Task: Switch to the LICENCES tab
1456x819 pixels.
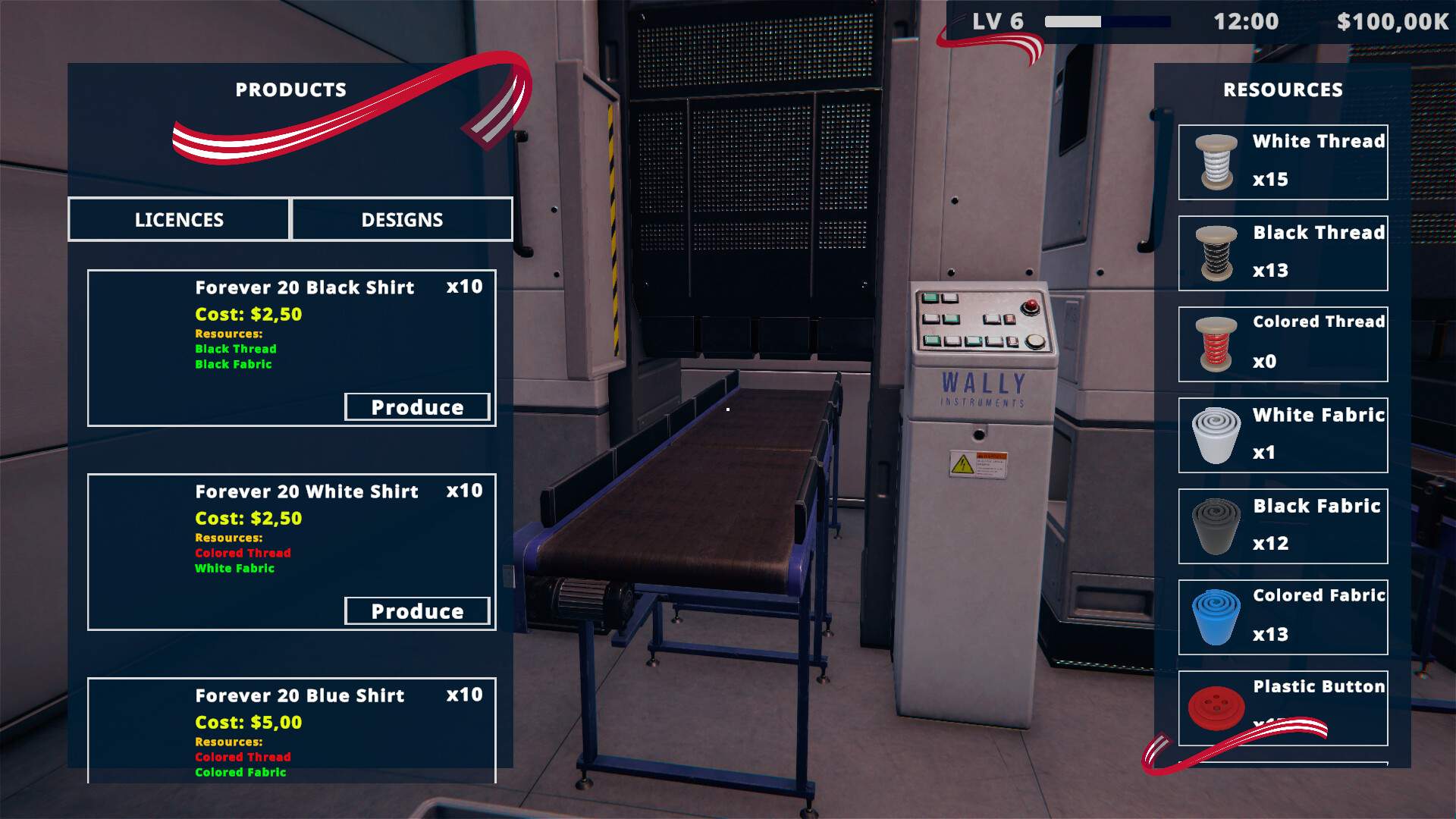Action: (179, 220)
